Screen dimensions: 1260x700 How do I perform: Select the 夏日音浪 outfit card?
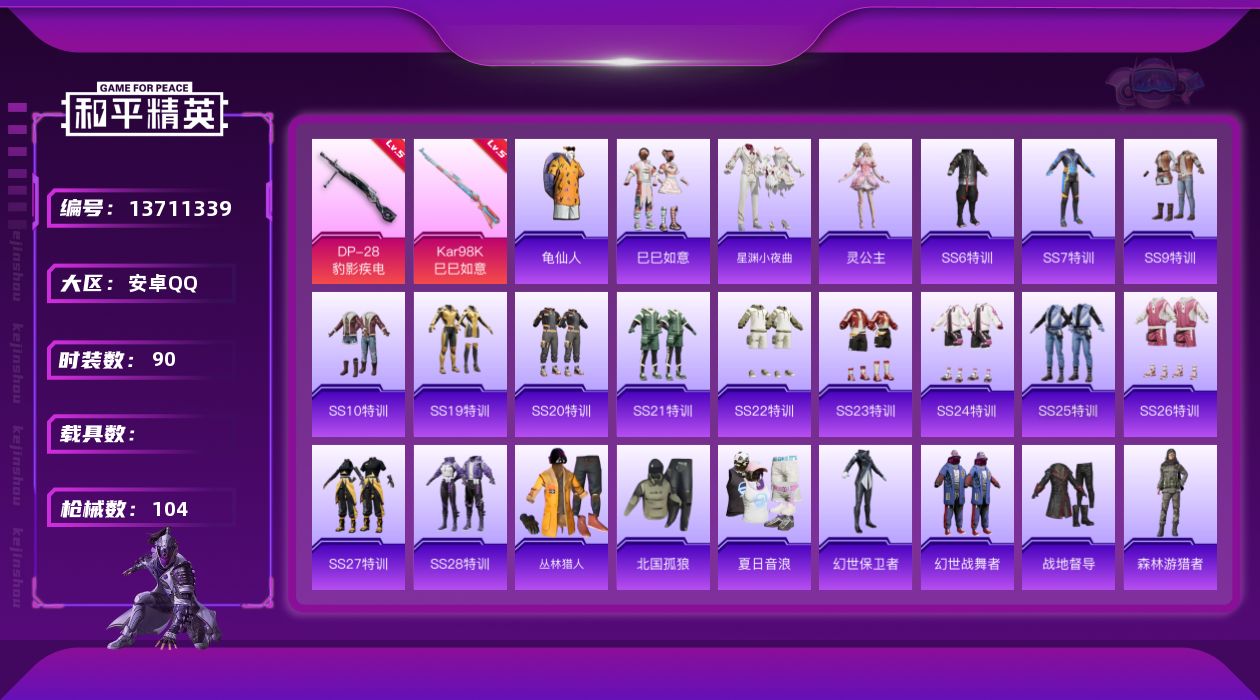click(764, 517)
